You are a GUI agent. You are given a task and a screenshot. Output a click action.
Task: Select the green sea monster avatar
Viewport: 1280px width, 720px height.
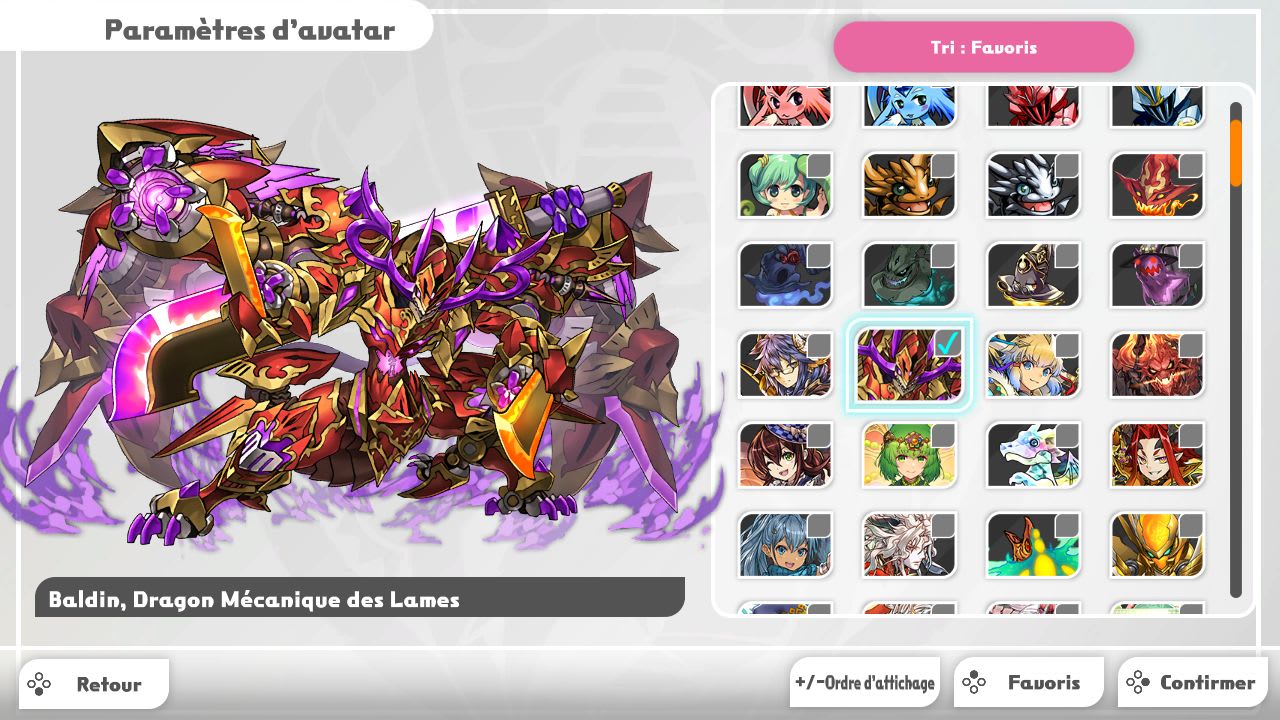pyautogui.click(x=909, y=275)
